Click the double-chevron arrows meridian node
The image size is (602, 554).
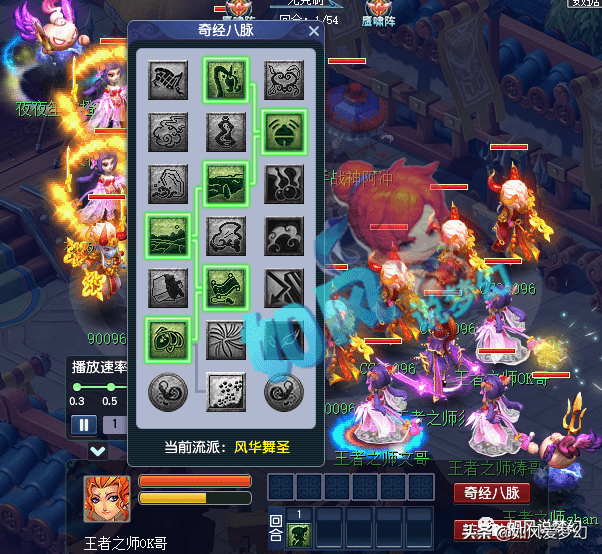[282, 288]
